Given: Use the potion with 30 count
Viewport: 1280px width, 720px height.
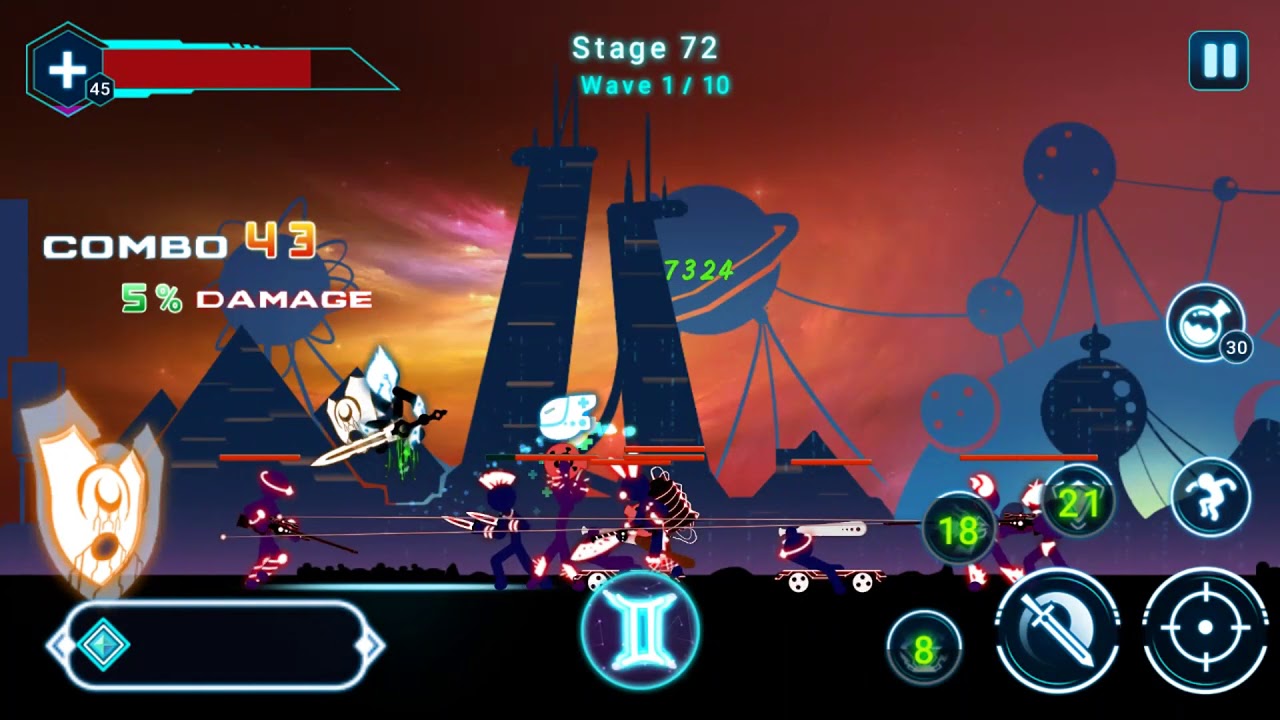Looking at the screenshot, I should coord(1205,323).
